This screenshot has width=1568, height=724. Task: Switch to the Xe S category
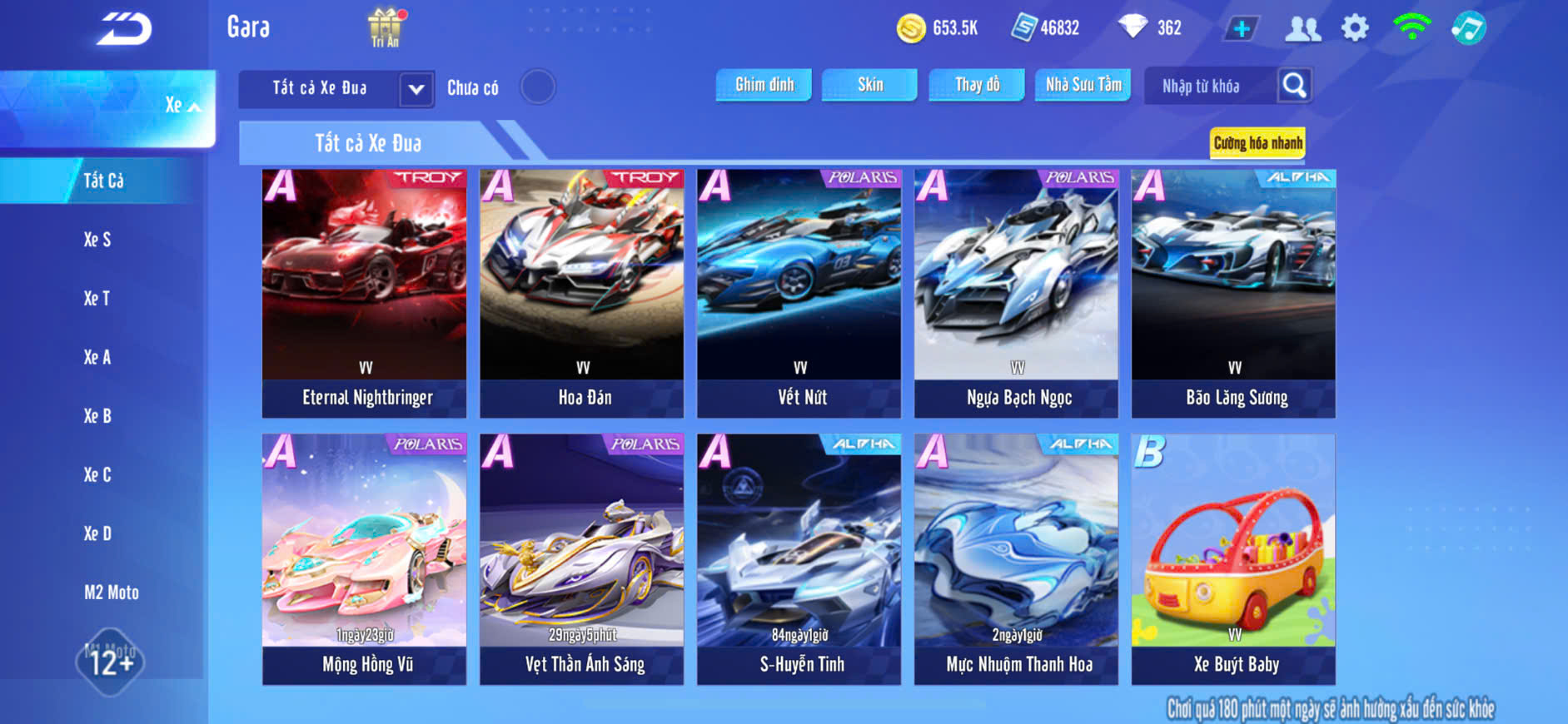pos(97,240)
